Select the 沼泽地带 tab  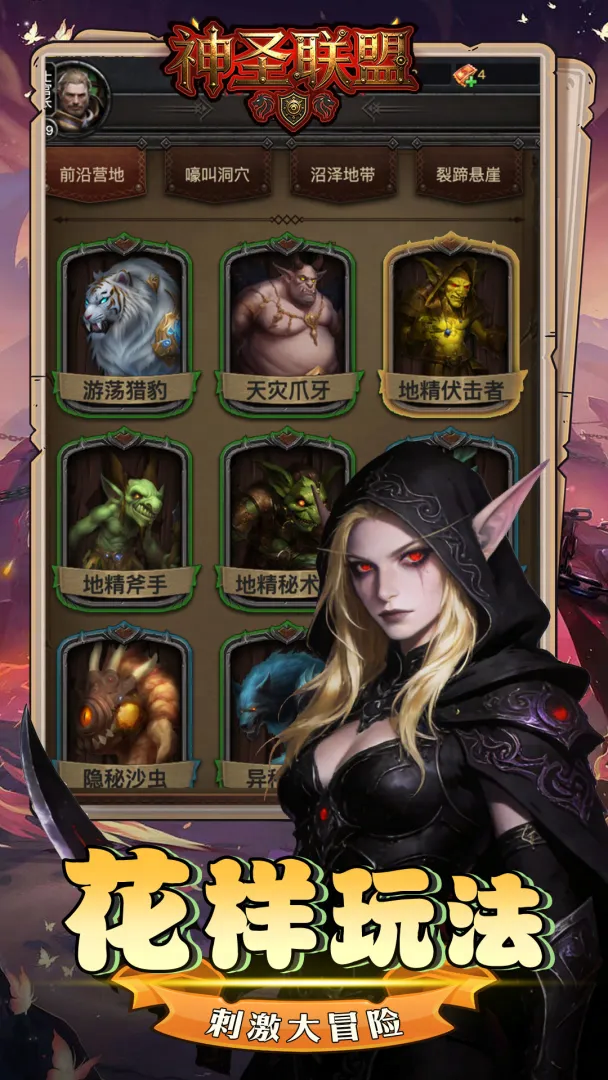coord(341,174)
